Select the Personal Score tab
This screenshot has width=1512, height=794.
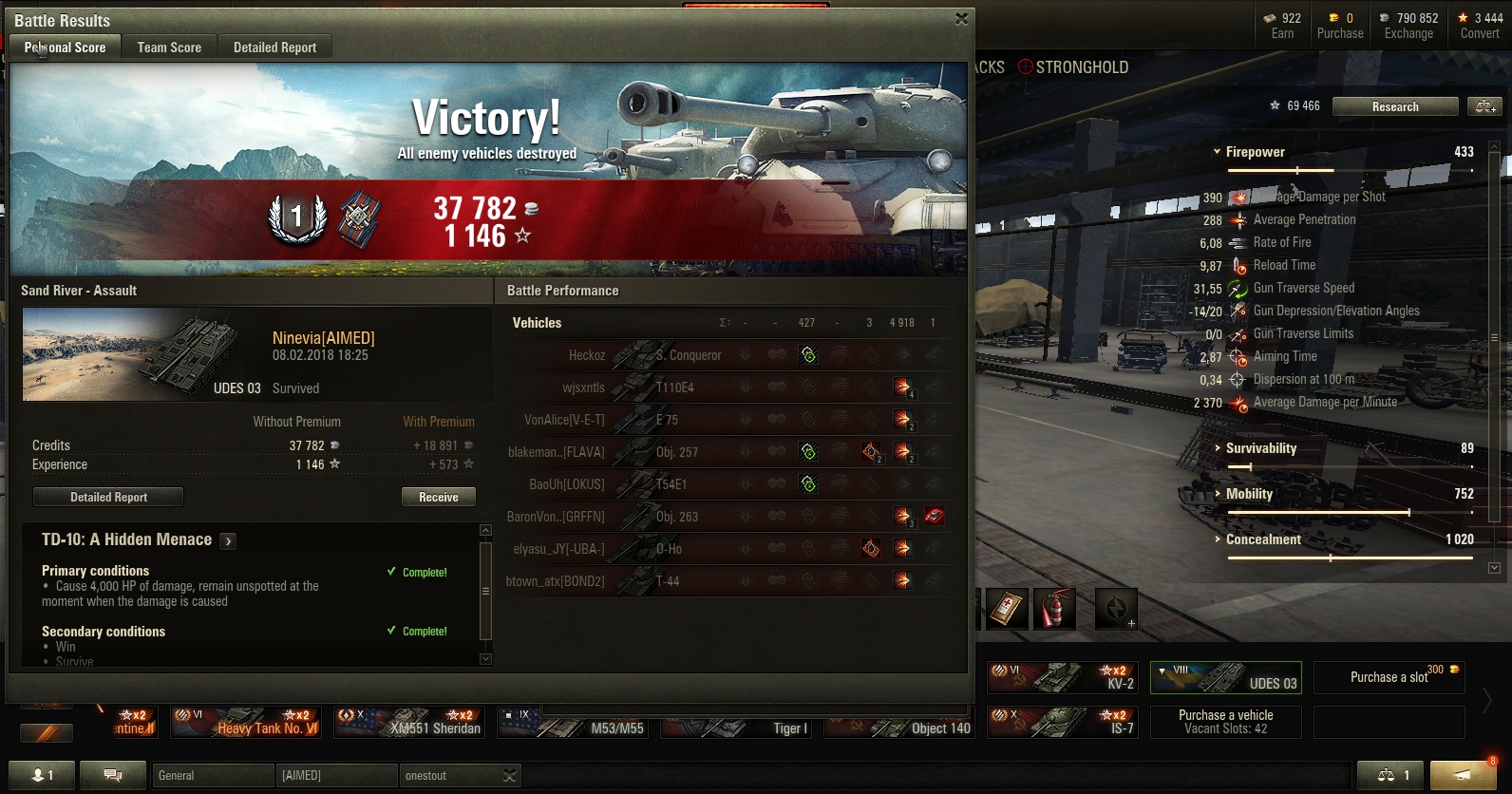(x=65, y=47)
